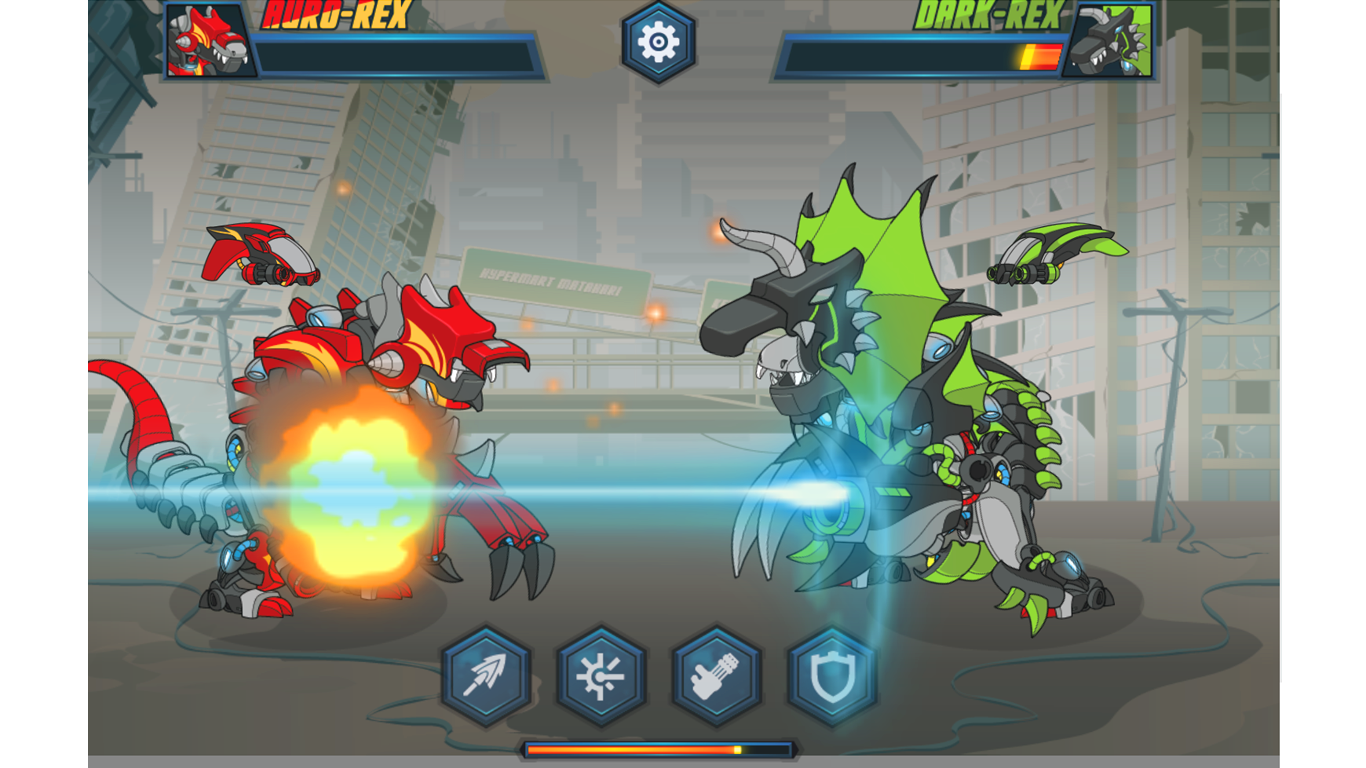Use the gatling gun attack
1366x768 pixels.
716,677
